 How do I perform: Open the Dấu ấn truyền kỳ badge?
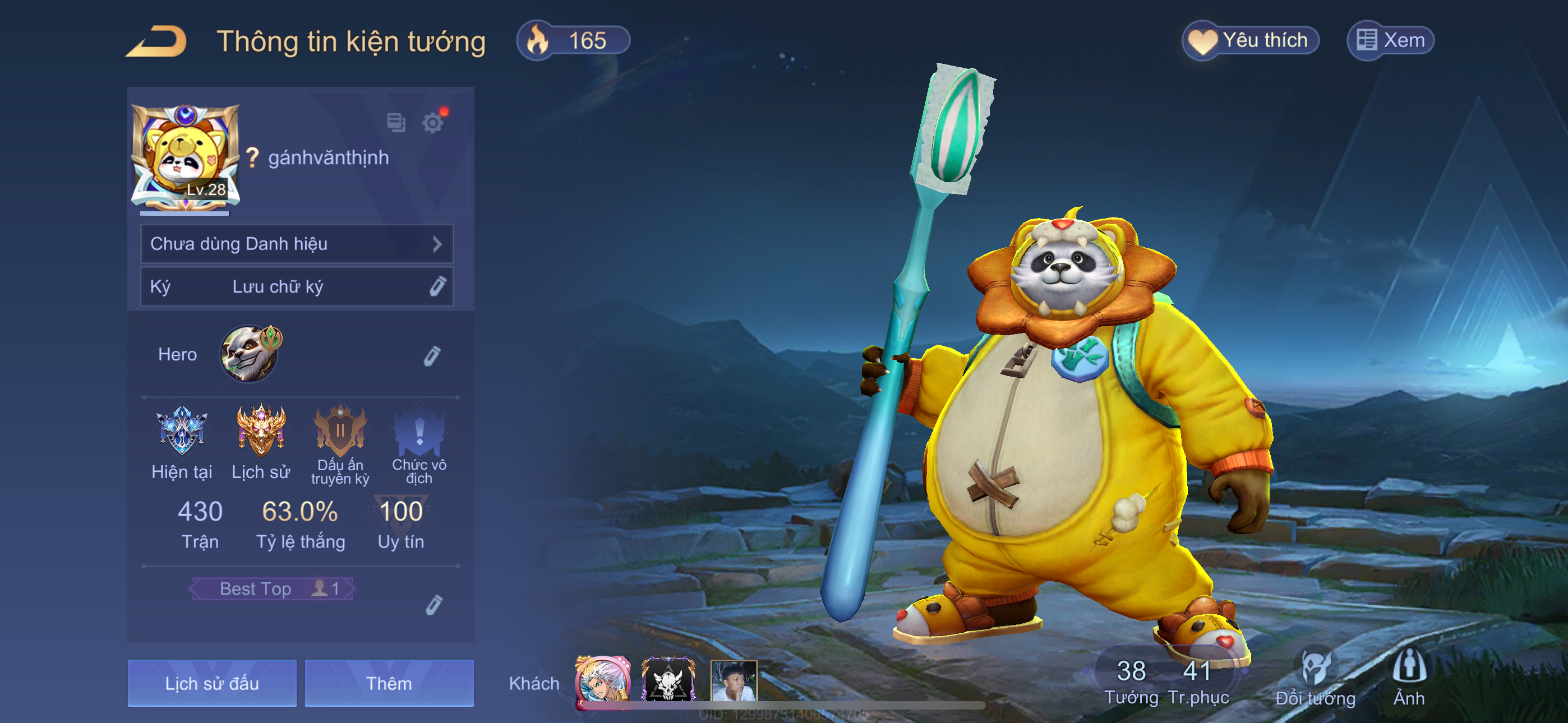point(340,432)
